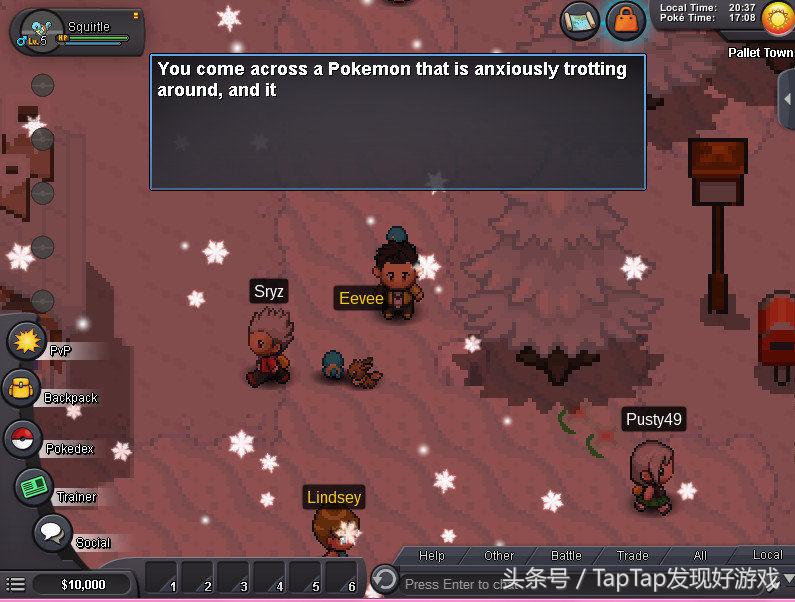Click the orange shopping bag icon
This screenshot has width=795, height=602.
625,21
